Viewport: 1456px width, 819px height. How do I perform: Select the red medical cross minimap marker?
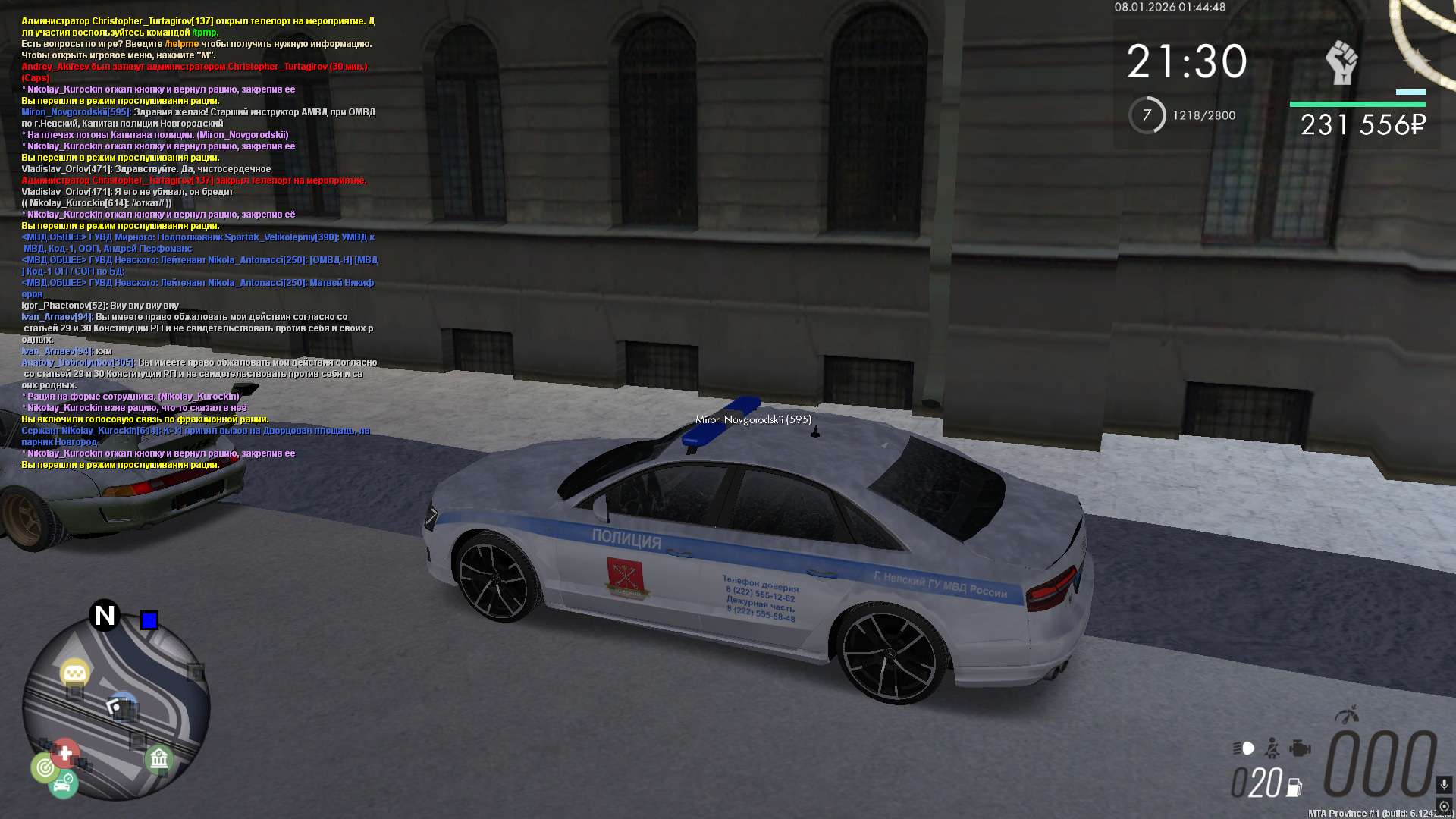coord(65,753)
